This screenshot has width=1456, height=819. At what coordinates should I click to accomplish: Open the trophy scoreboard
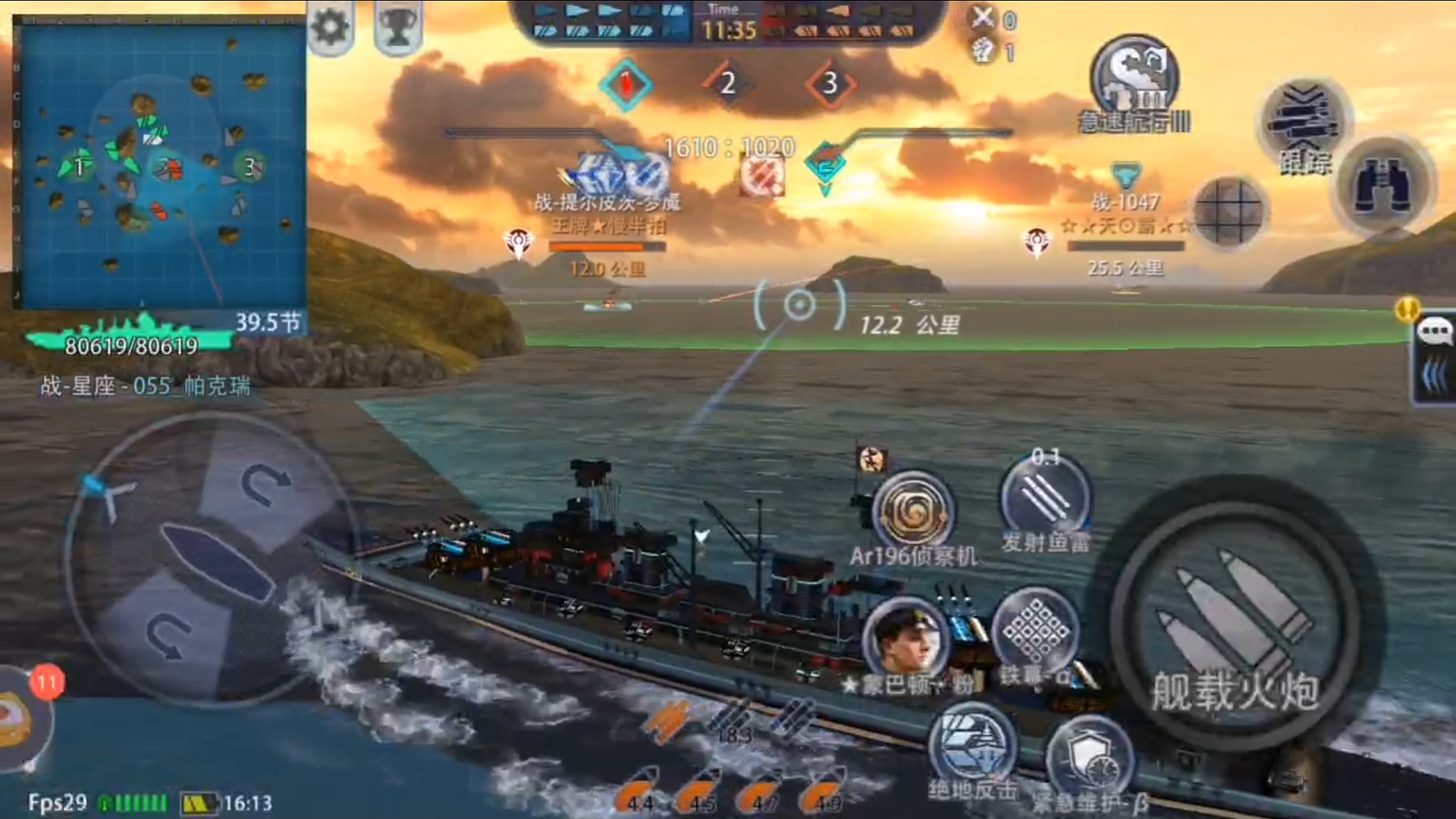pos(397,29)
